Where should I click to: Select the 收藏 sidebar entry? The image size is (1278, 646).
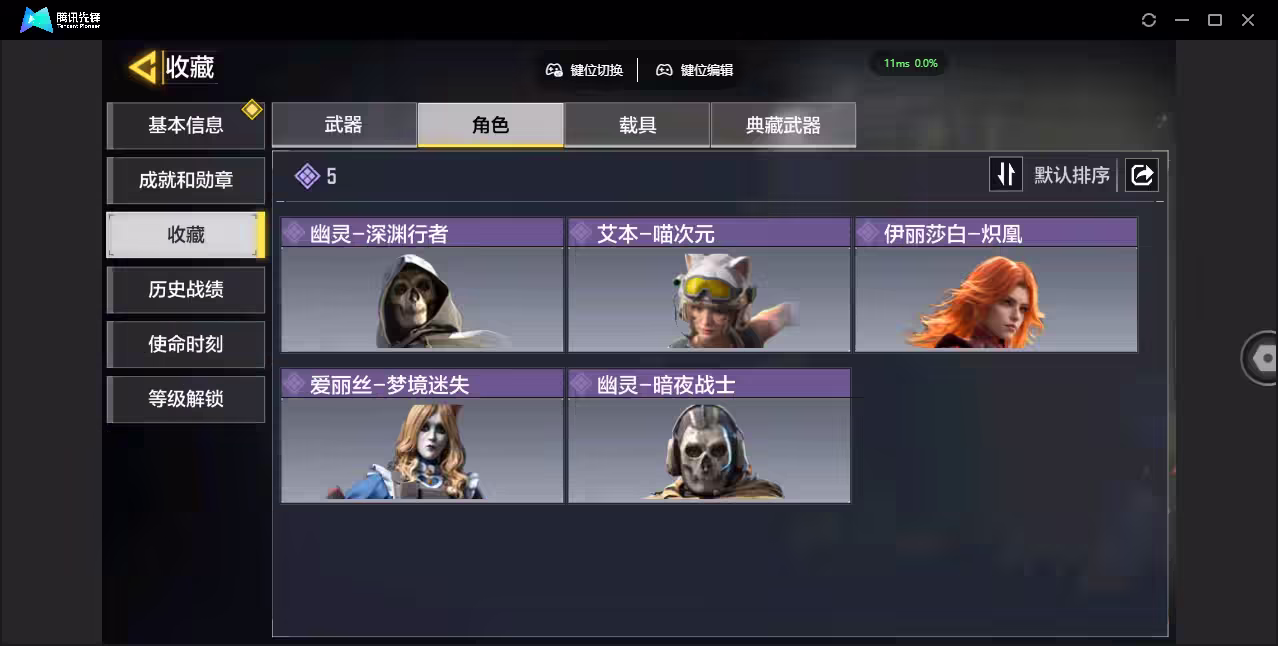(x=186, y=235)
